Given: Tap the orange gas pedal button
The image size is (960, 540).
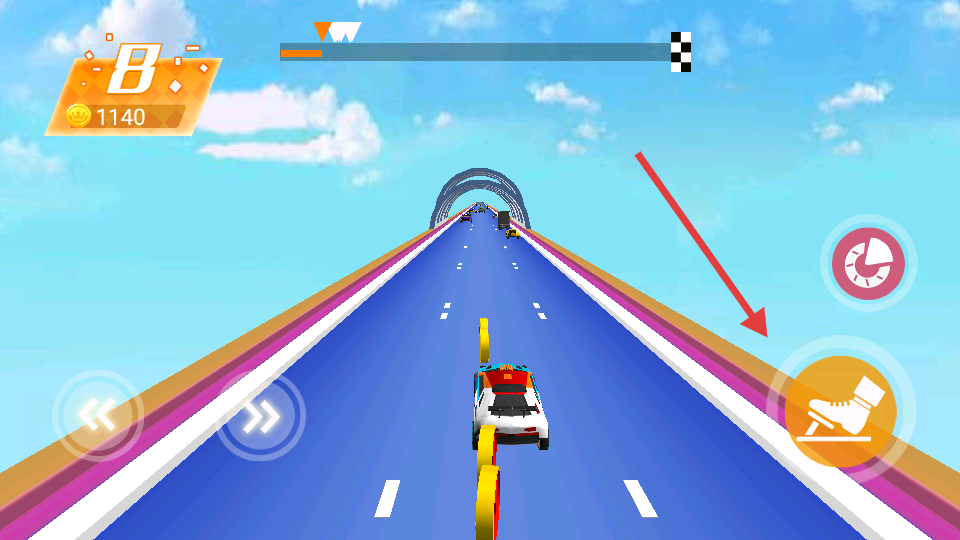Looking at the screenshot, I should (x=840, y=411).
